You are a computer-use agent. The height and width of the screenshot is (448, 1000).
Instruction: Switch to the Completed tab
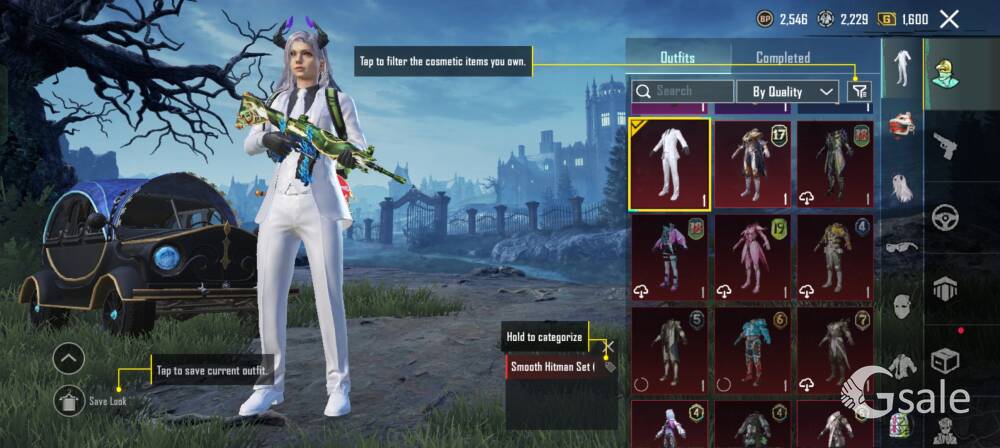pos(782,58)
